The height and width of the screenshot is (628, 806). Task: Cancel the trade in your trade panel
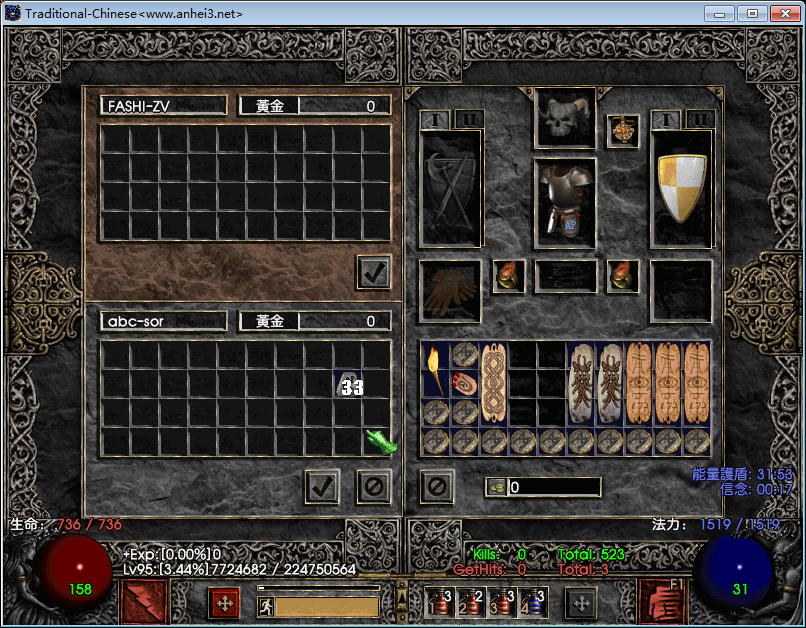[x=373, y=487]
